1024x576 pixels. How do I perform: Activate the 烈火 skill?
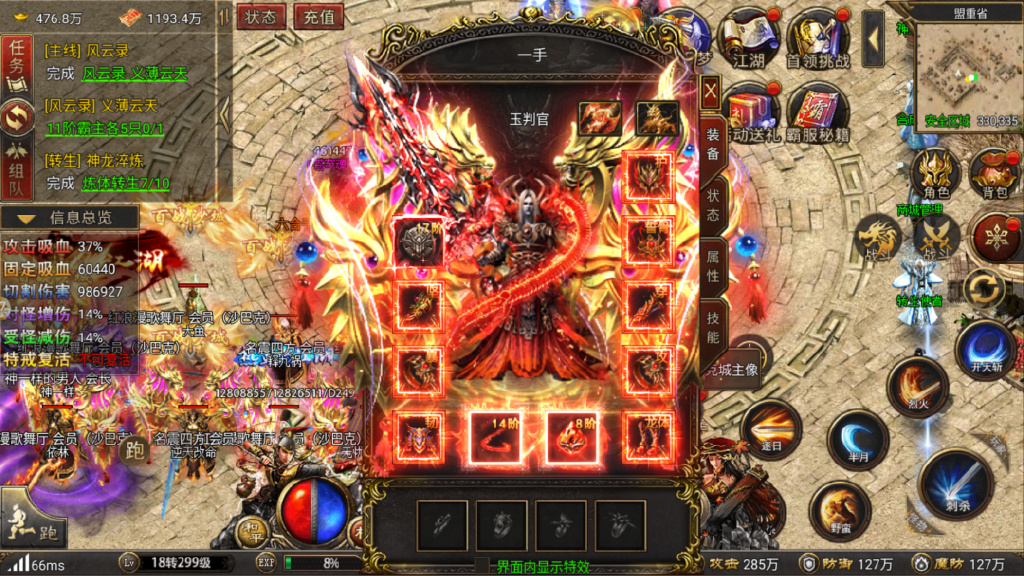(916, 385)
